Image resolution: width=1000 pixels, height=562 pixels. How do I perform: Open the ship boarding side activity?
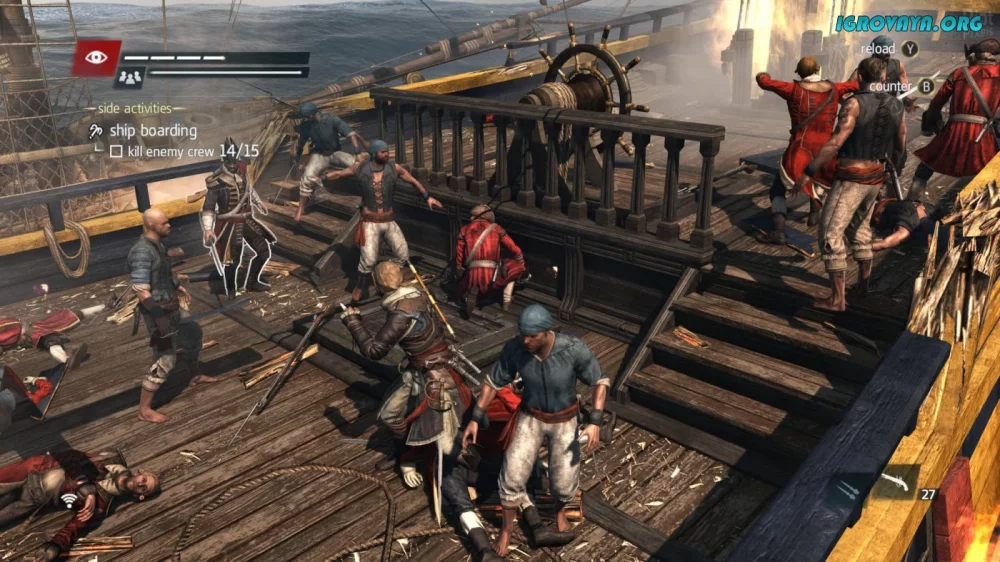[x=152, y=131]
